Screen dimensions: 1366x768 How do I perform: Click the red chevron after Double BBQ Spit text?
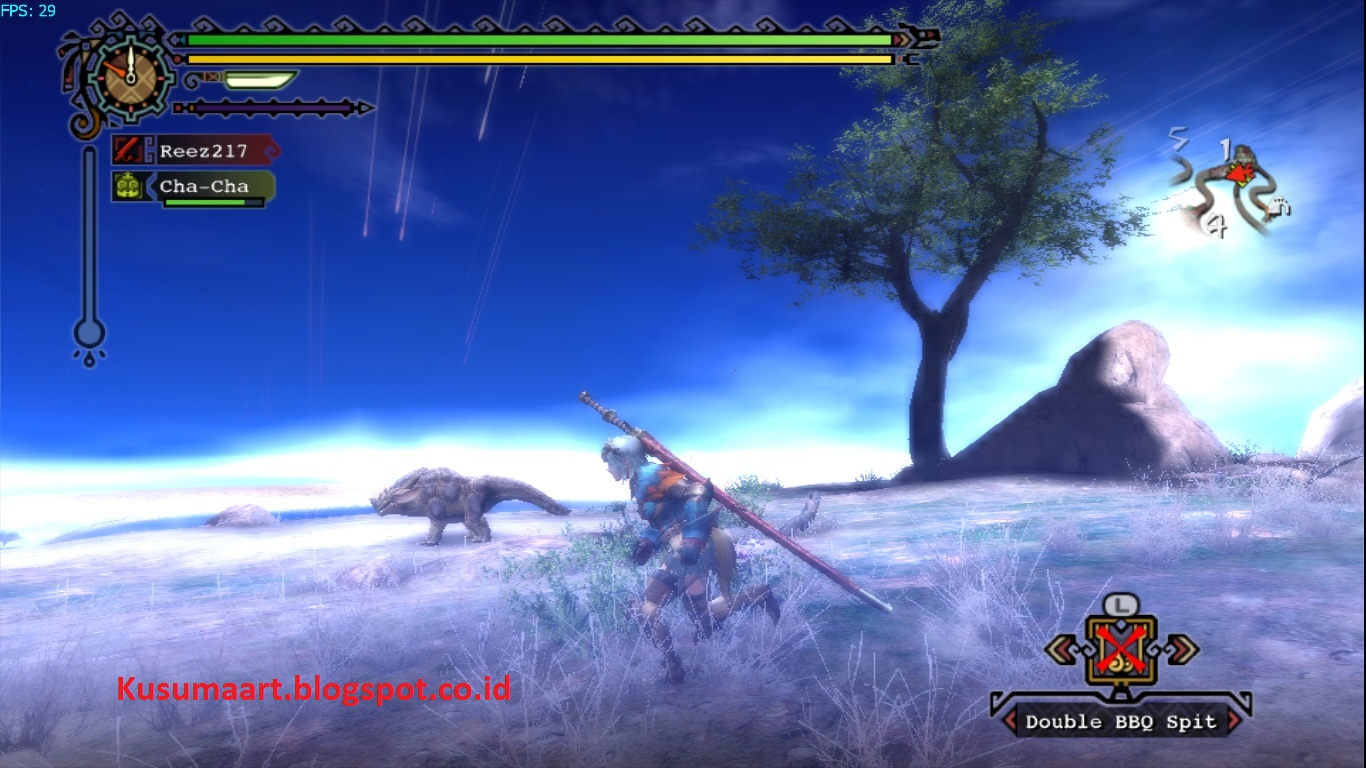pyautogui.click(x=1232, y=720)
